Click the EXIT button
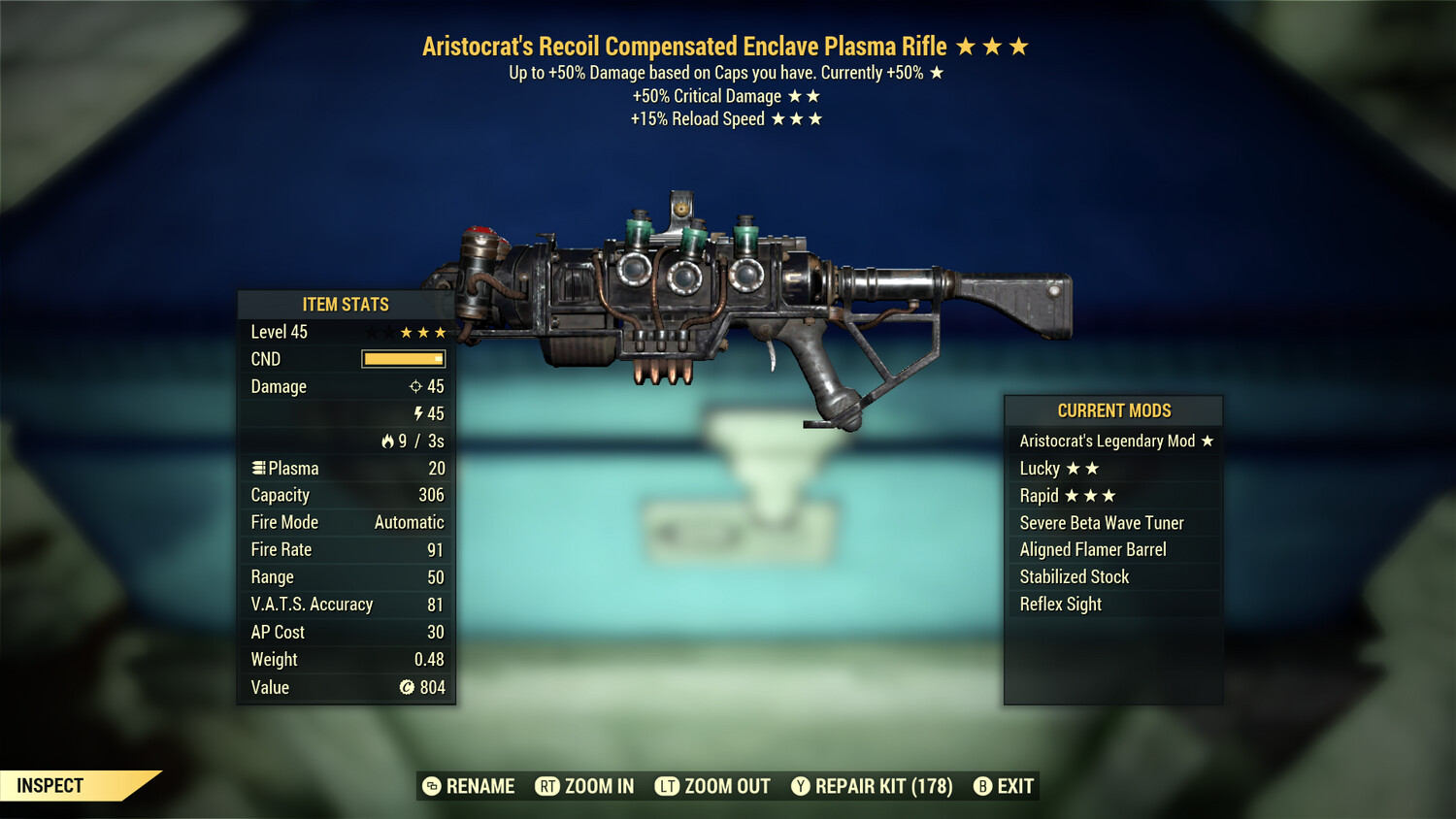This screenshot has height=819, width=1456. pos(1014,786)
